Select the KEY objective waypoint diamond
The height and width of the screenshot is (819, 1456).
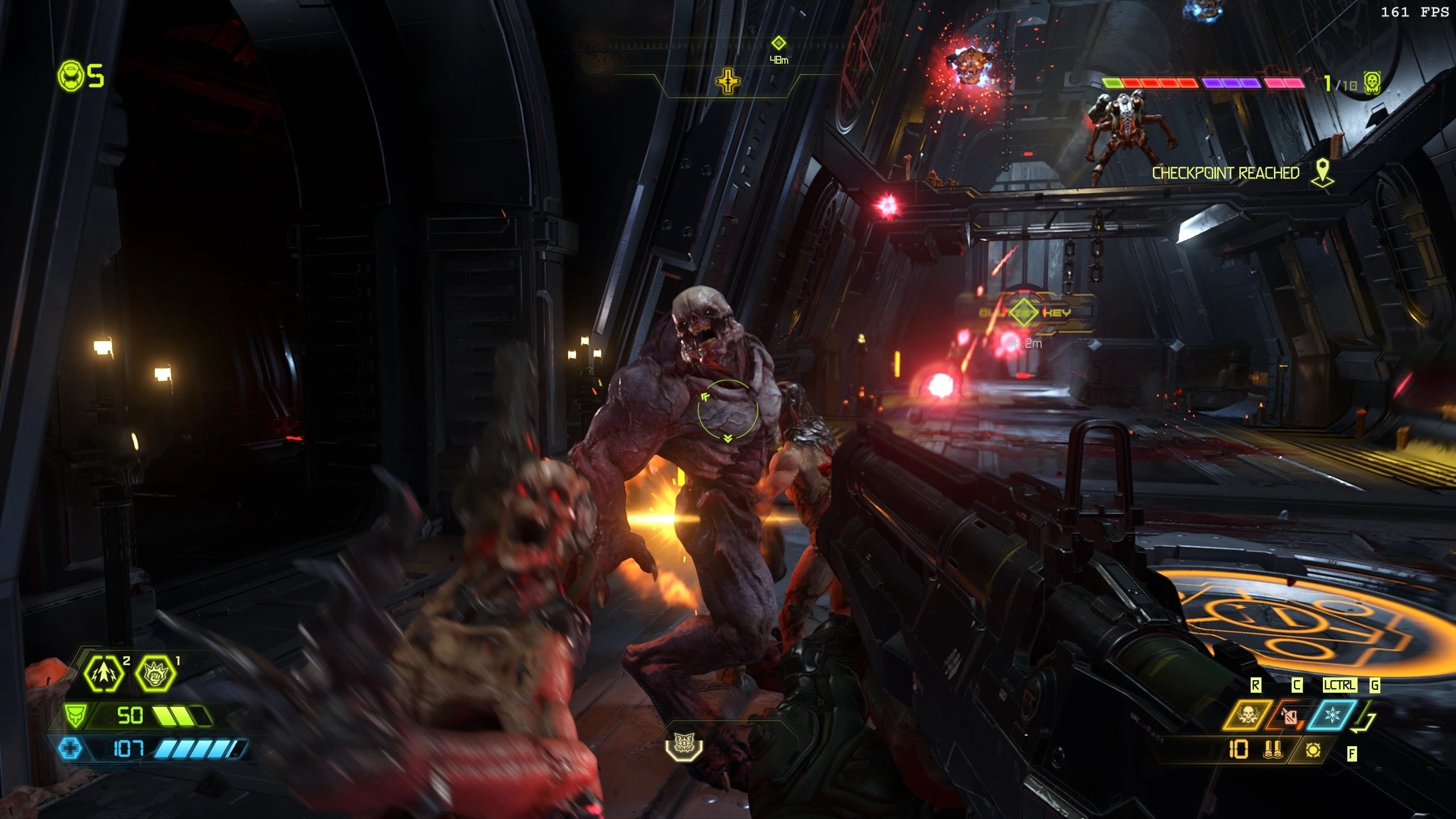point(1024,312)
